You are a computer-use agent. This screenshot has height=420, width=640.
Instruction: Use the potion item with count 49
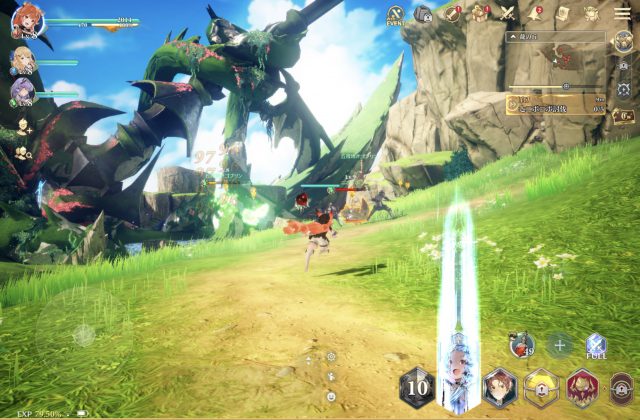[x=521, y=346]
